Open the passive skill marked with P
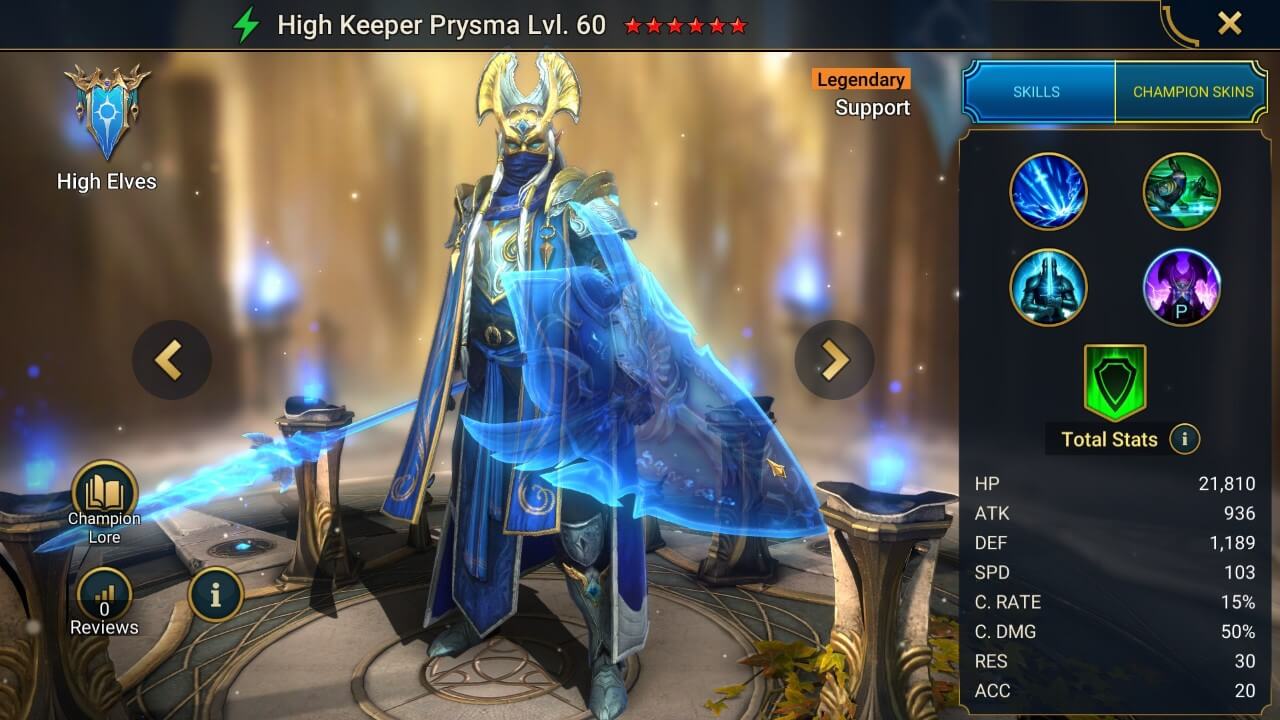1280x720 pixels. coord(1182,287)
